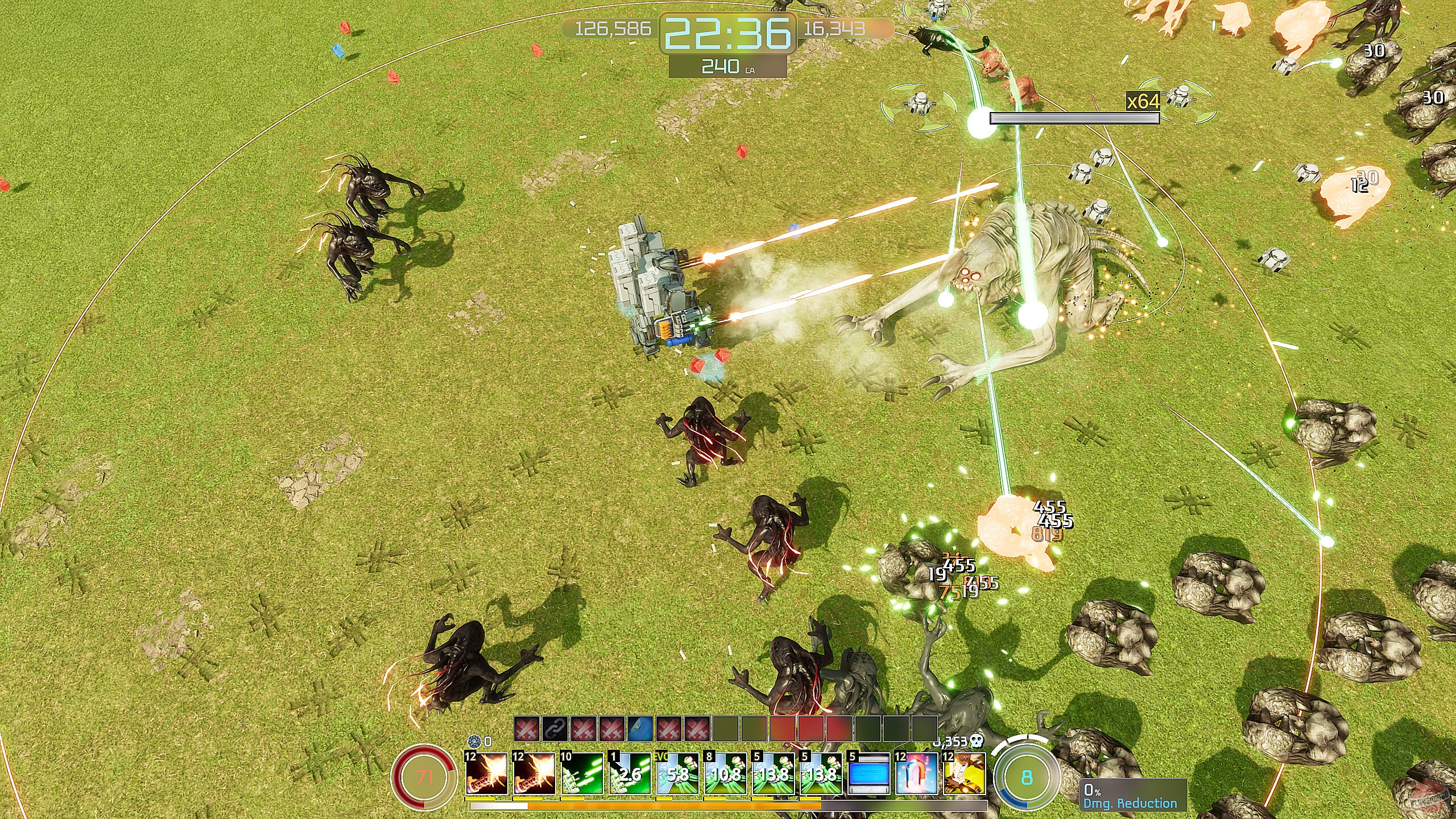Open the EVO drone ability slot
Viewport: 1456px width, 819px height.
coord(677,773)
